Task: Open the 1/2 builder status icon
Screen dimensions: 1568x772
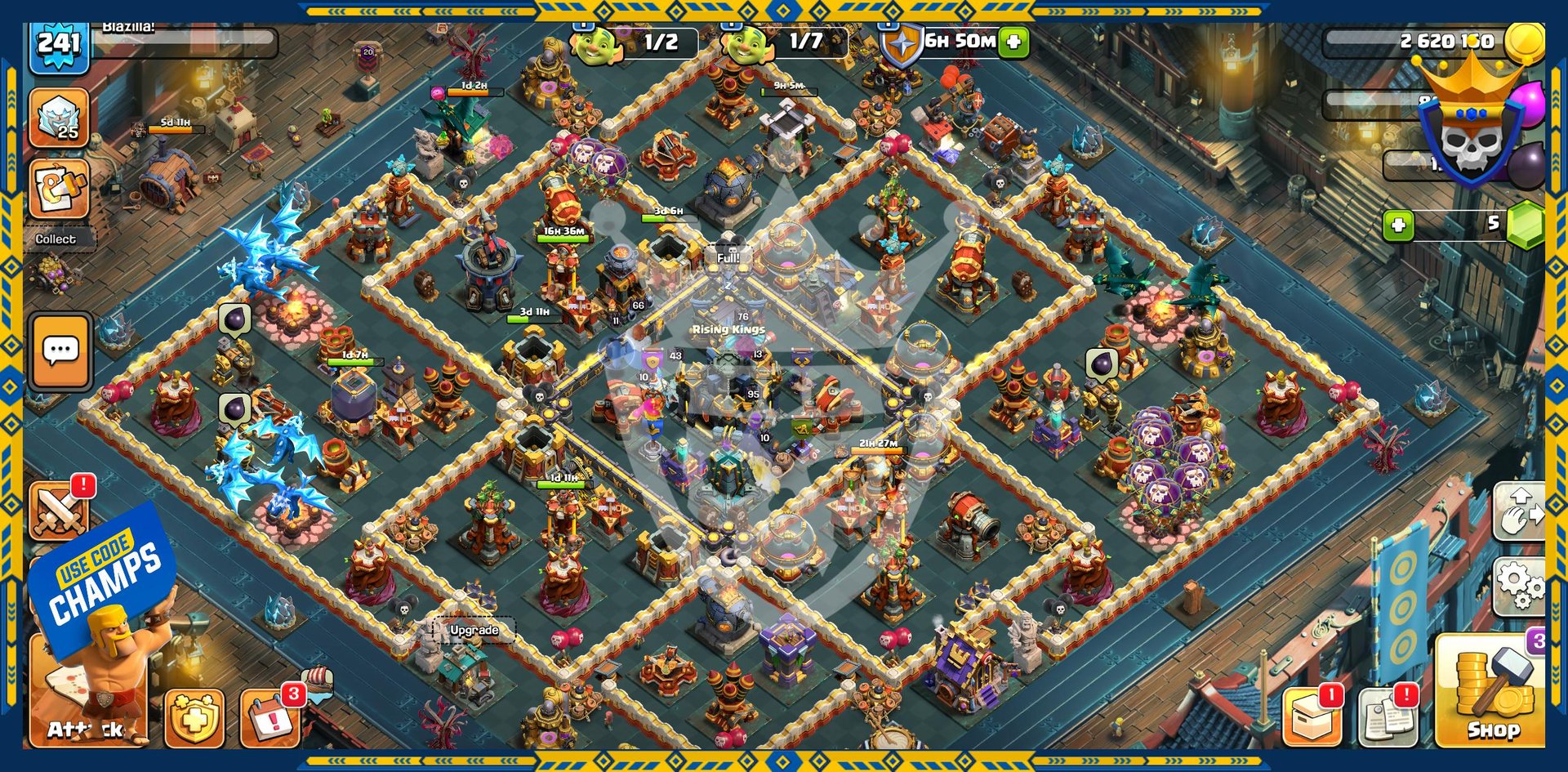Action: tap(596, 42)
